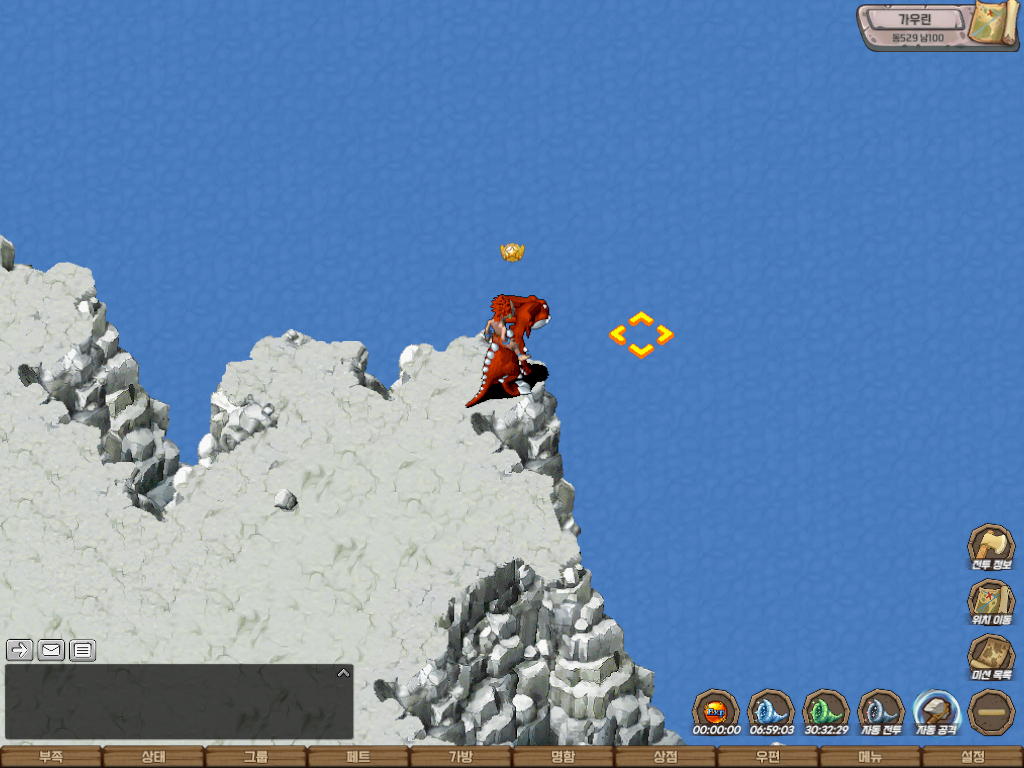Open the 부족 (tribe) menu
Image resolution: width=1024 pixels, height=768 pixels.
50,757
